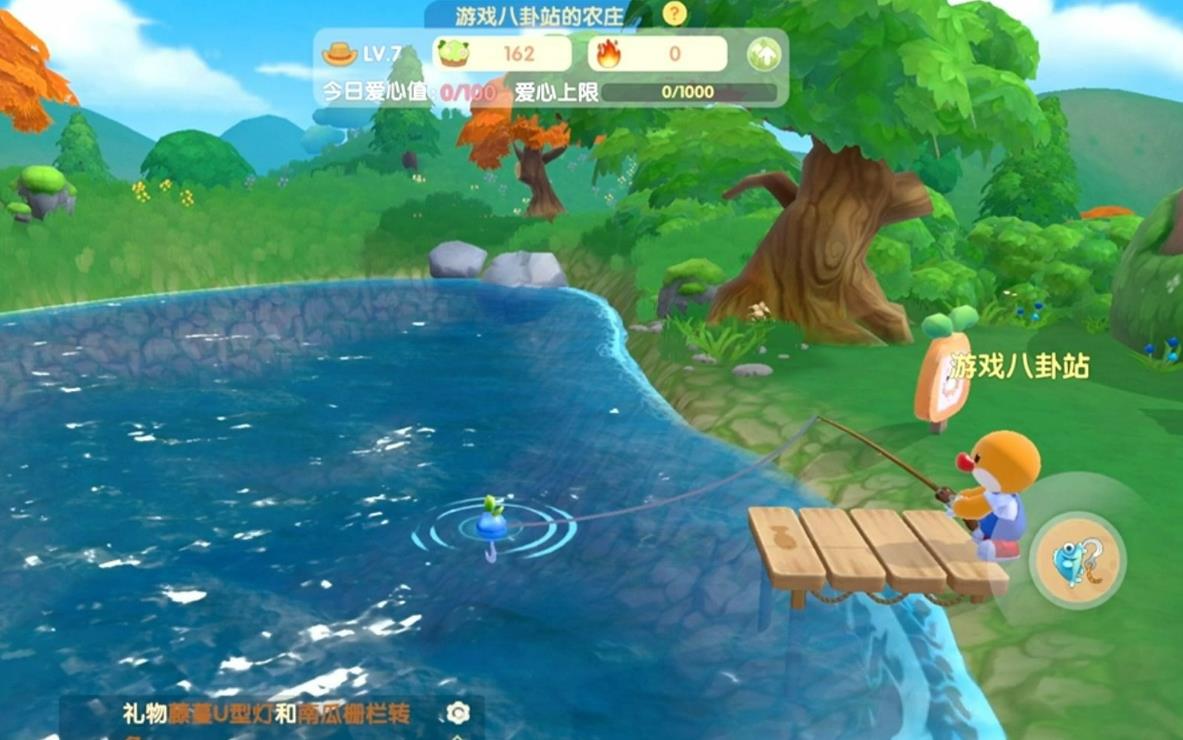Tap the fishing hook action button
The width and height of the screenshot is (1183, 740).
point(1077,560)
